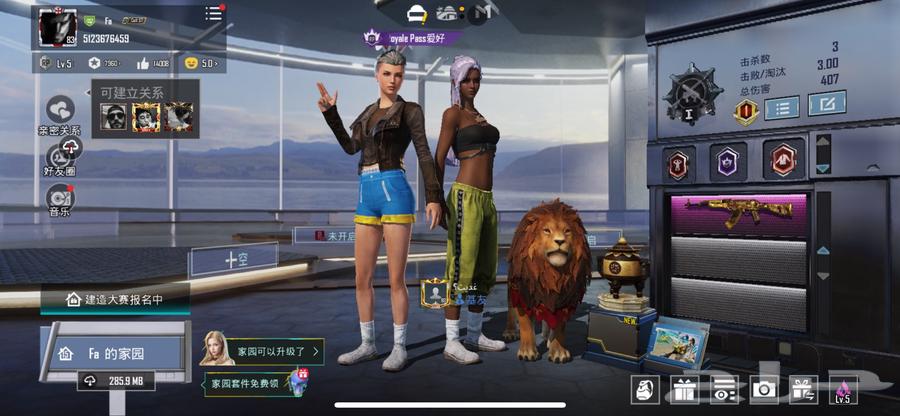Screen dimensions: 900x416
Task: Click the 空 empty slot plus button
Action: coord(234,259)
